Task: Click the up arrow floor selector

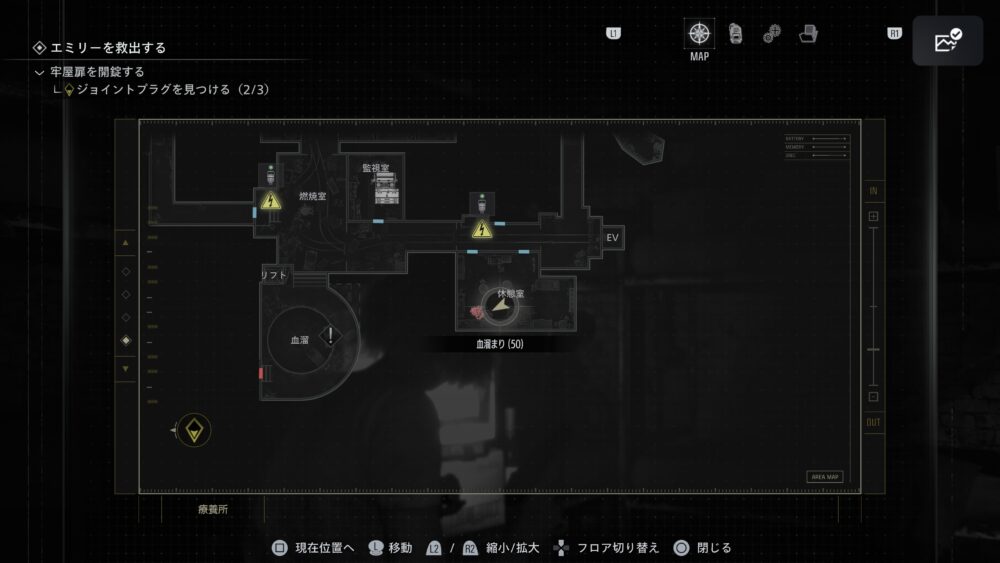Action: 125,243
